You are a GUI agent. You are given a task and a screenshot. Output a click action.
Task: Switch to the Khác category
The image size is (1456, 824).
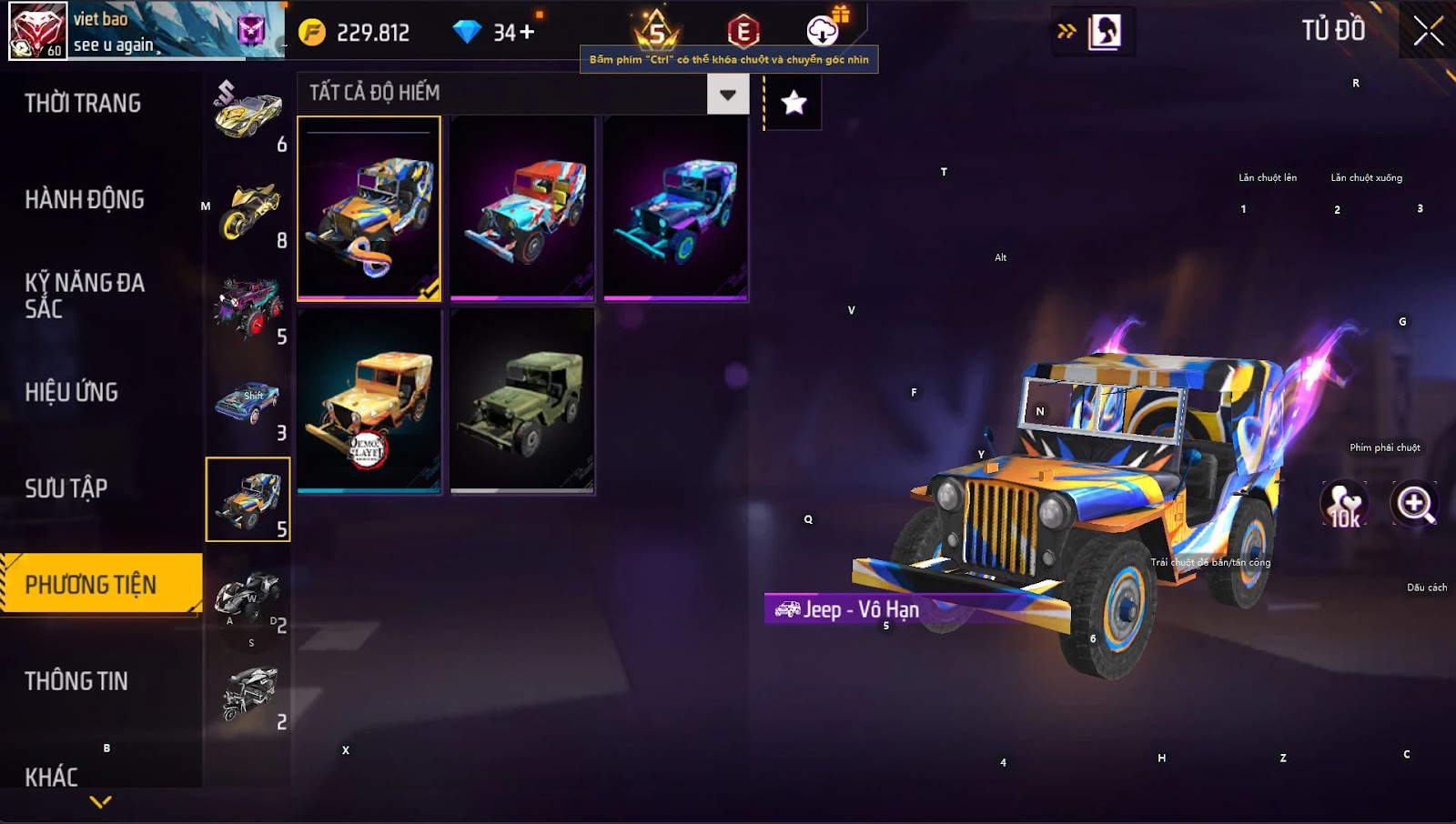(x=52, y=777)
